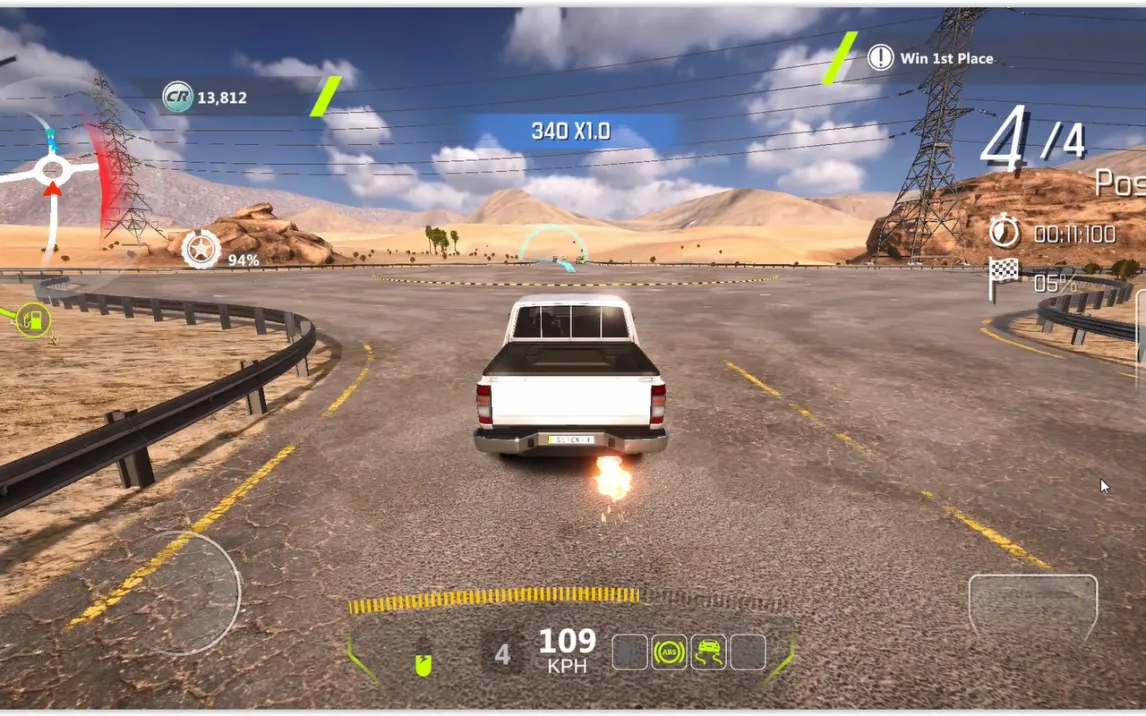Click the CR credits coin icon
Screen dimensions: 1146x716
tap(177, 97)
